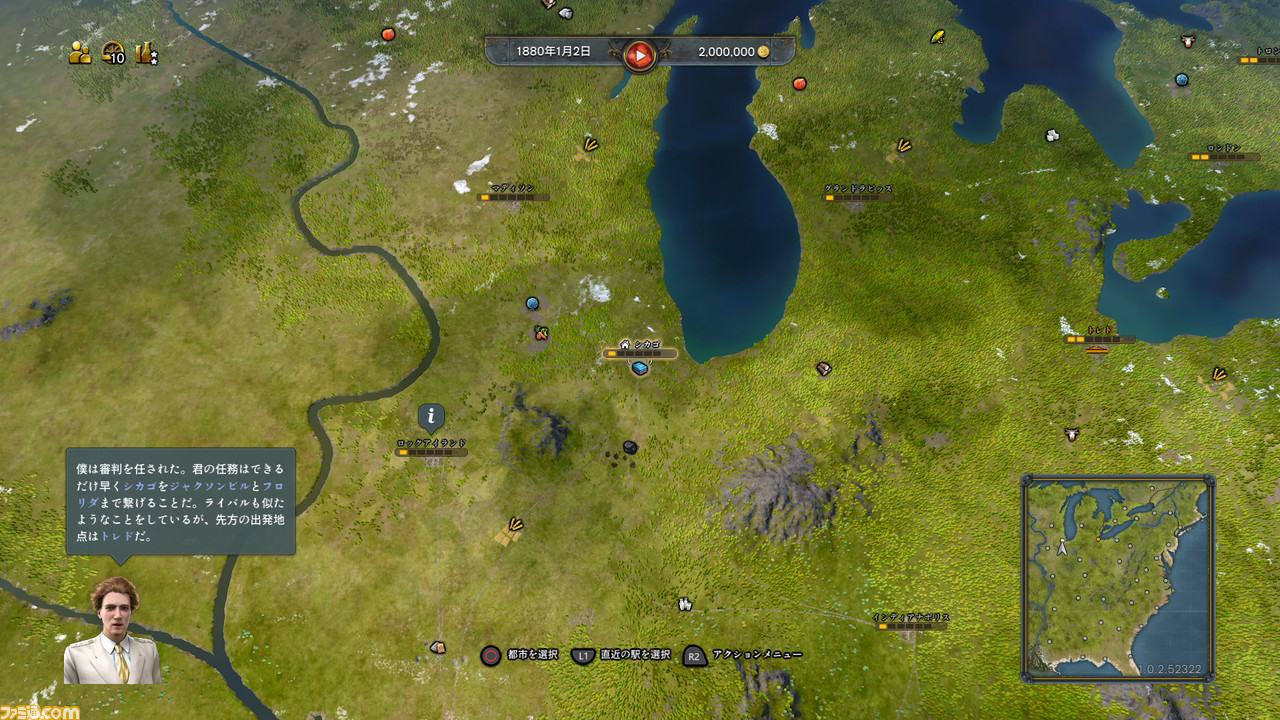Click the red play button to start time
The height and width of the screenshot is (720, 1280).
(x=639, y=54)
